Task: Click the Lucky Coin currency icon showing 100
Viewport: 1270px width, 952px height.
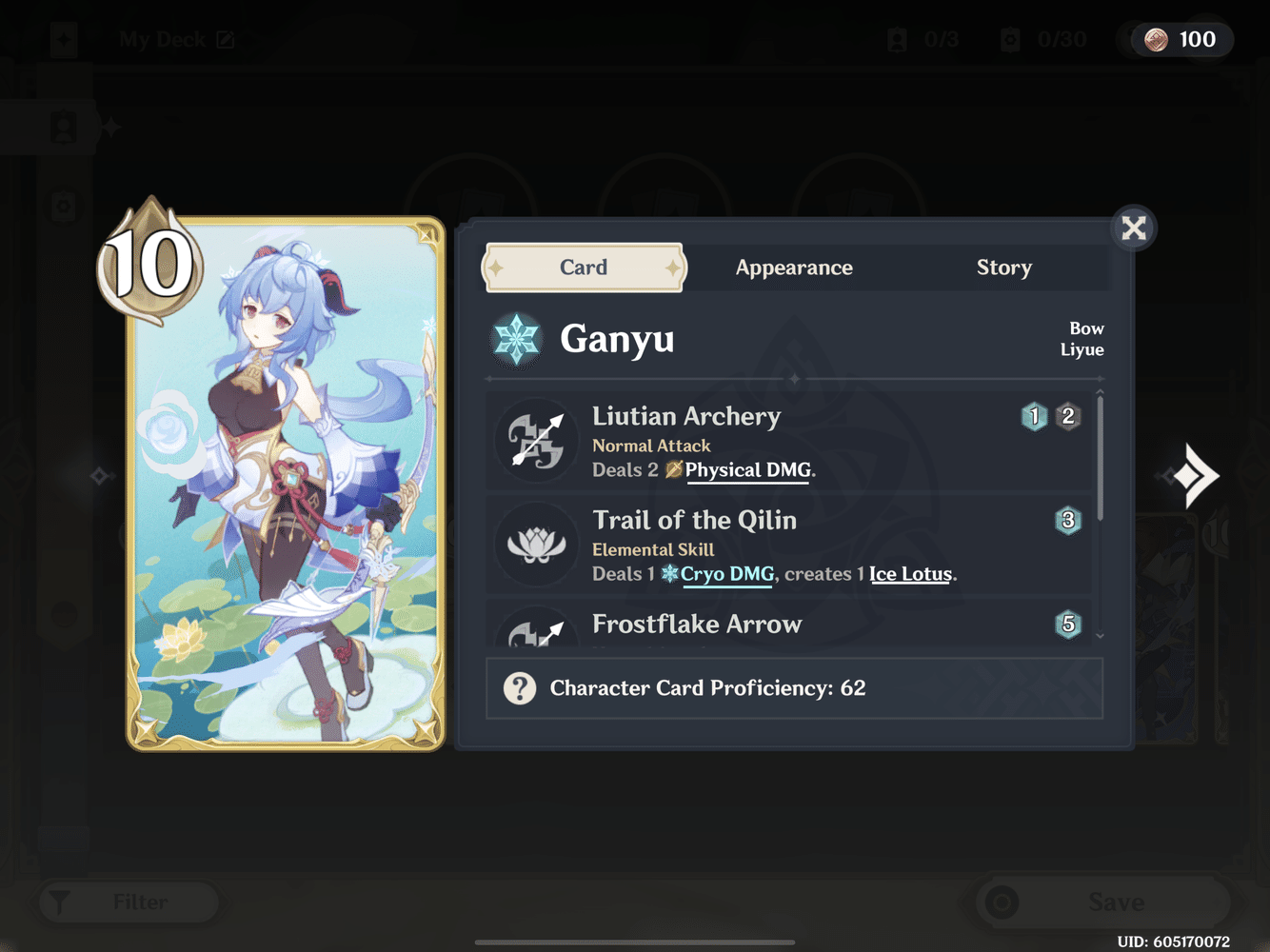Action: coord(1156,39)
